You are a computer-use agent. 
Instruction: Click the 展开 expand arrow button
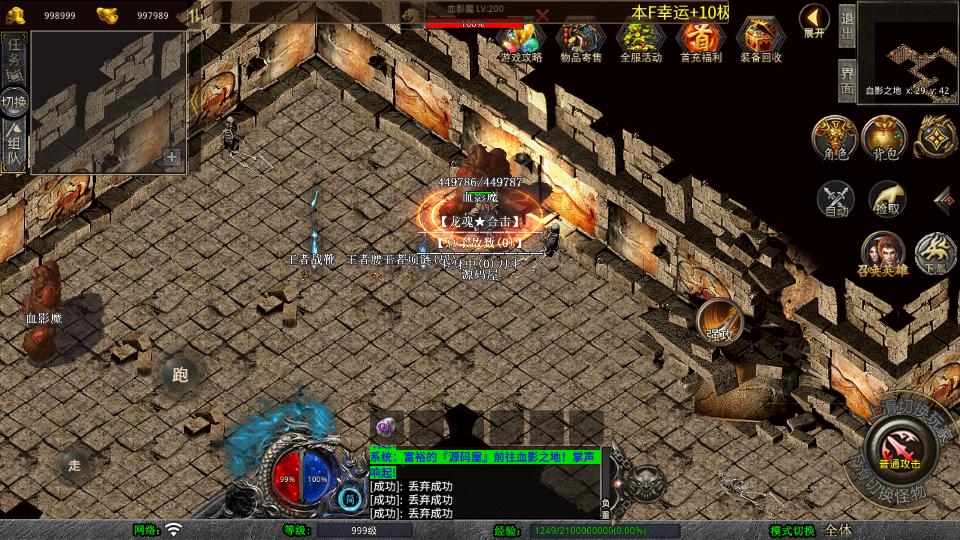814,20
